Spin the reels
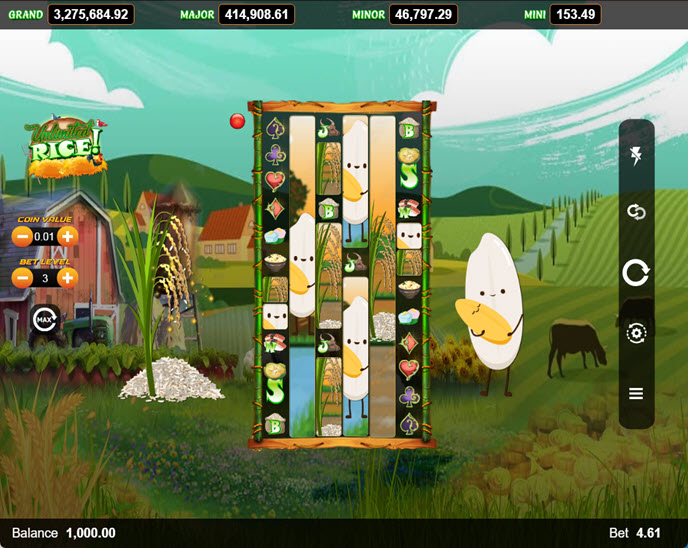This screenshot has height=548, width=688. (x=636, y=272)
